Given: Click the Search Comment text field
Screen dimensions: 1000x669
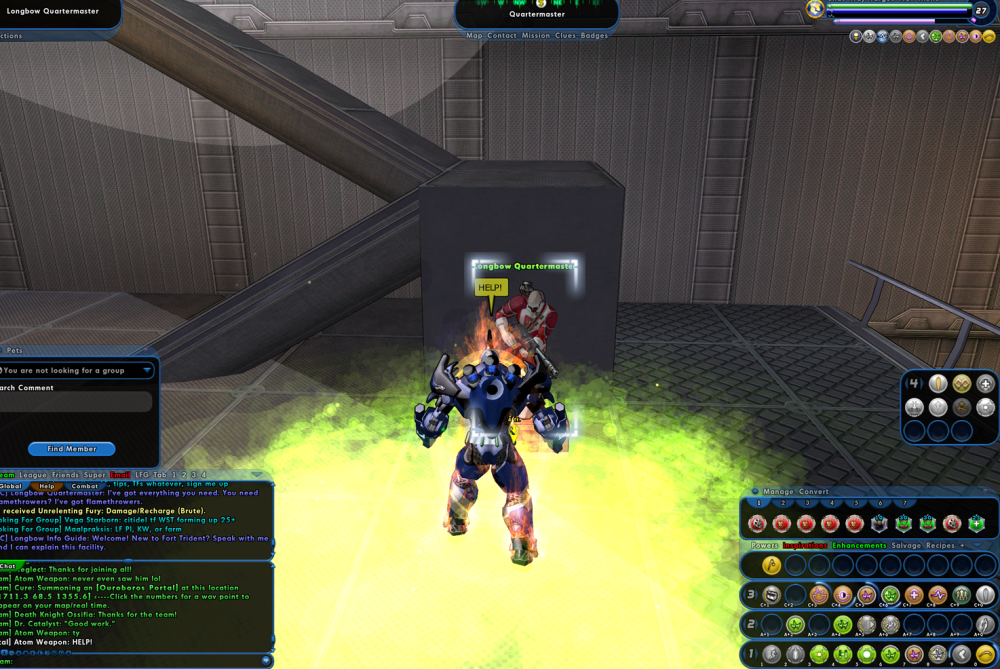Looking at the screenshot, I should pos(76,402).
